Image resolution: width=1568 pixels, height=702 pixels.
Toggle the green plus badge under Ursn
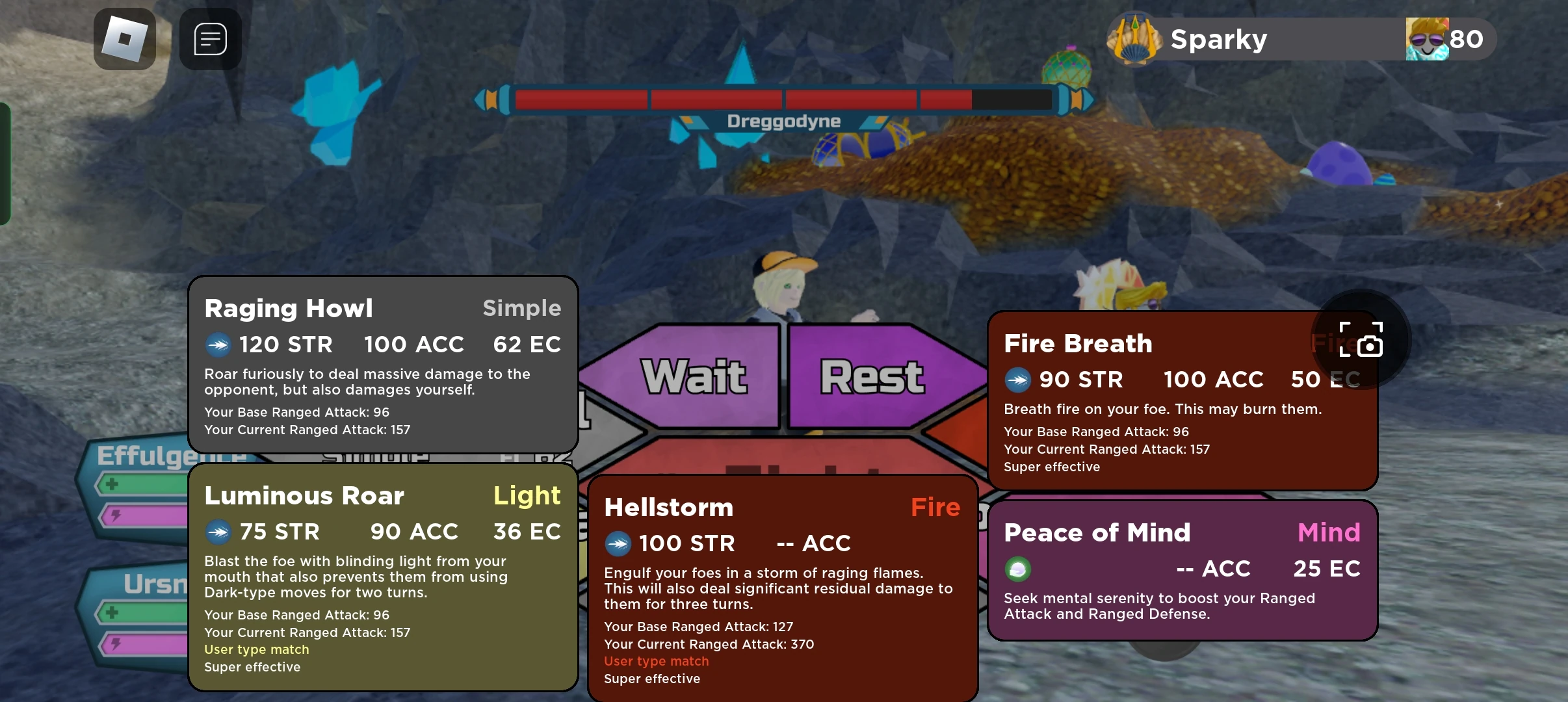(x=112, y=614)
